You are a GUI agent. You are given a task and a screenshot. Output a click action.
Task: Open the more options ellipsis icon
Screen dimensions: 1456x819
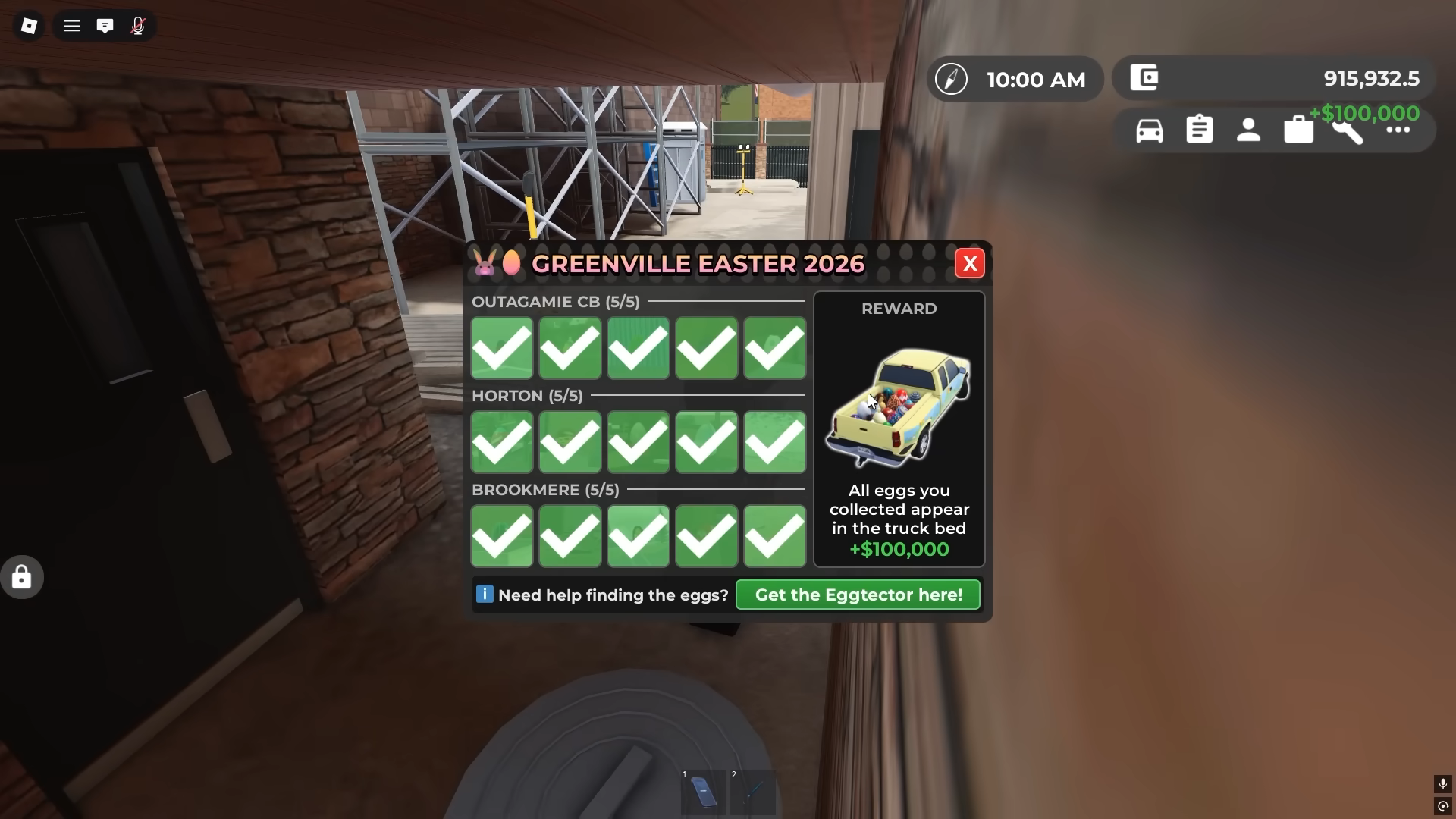1398,129
